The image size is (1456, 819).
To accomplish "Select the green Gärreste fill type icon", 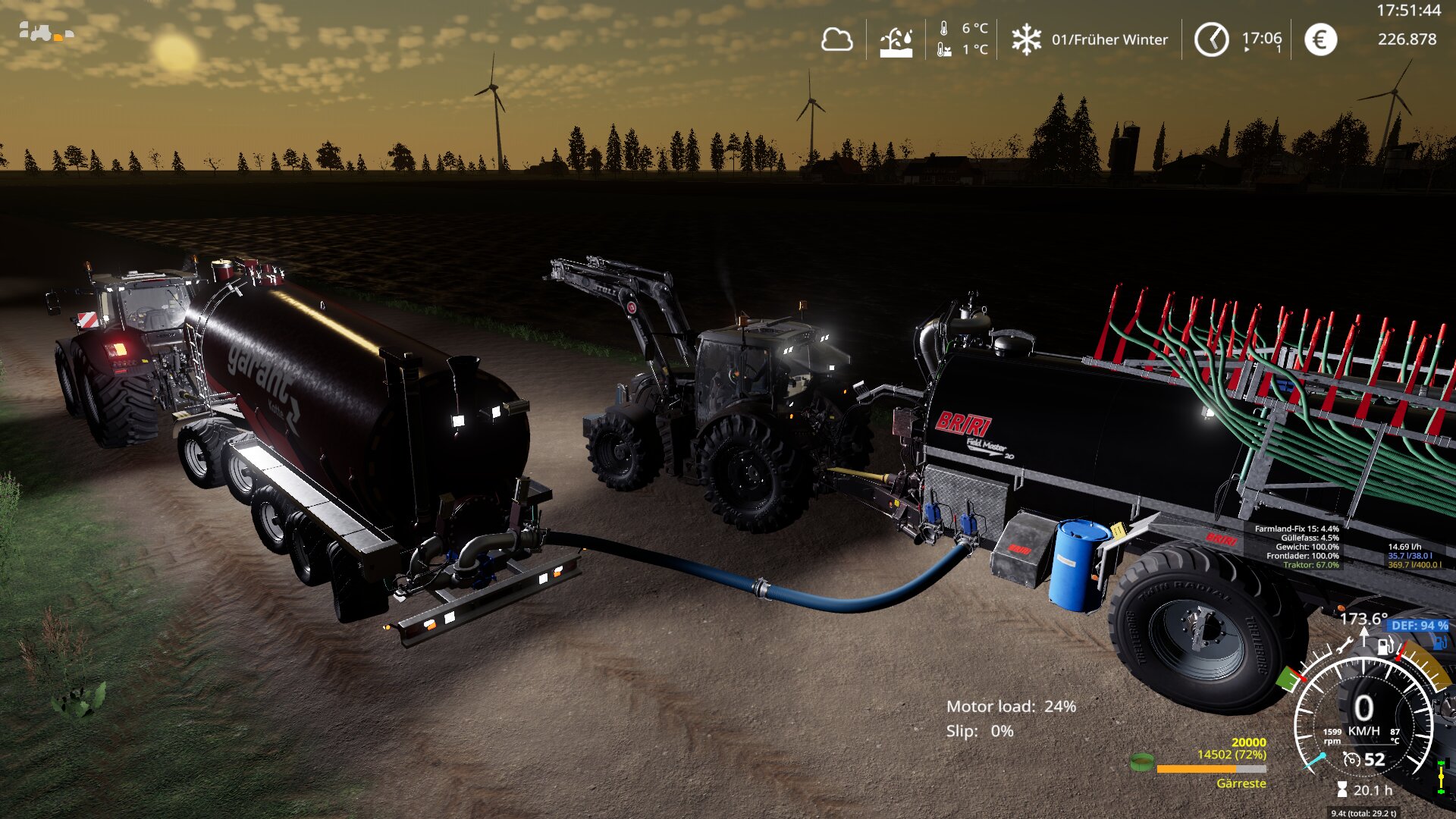I will click(1141, 761).
